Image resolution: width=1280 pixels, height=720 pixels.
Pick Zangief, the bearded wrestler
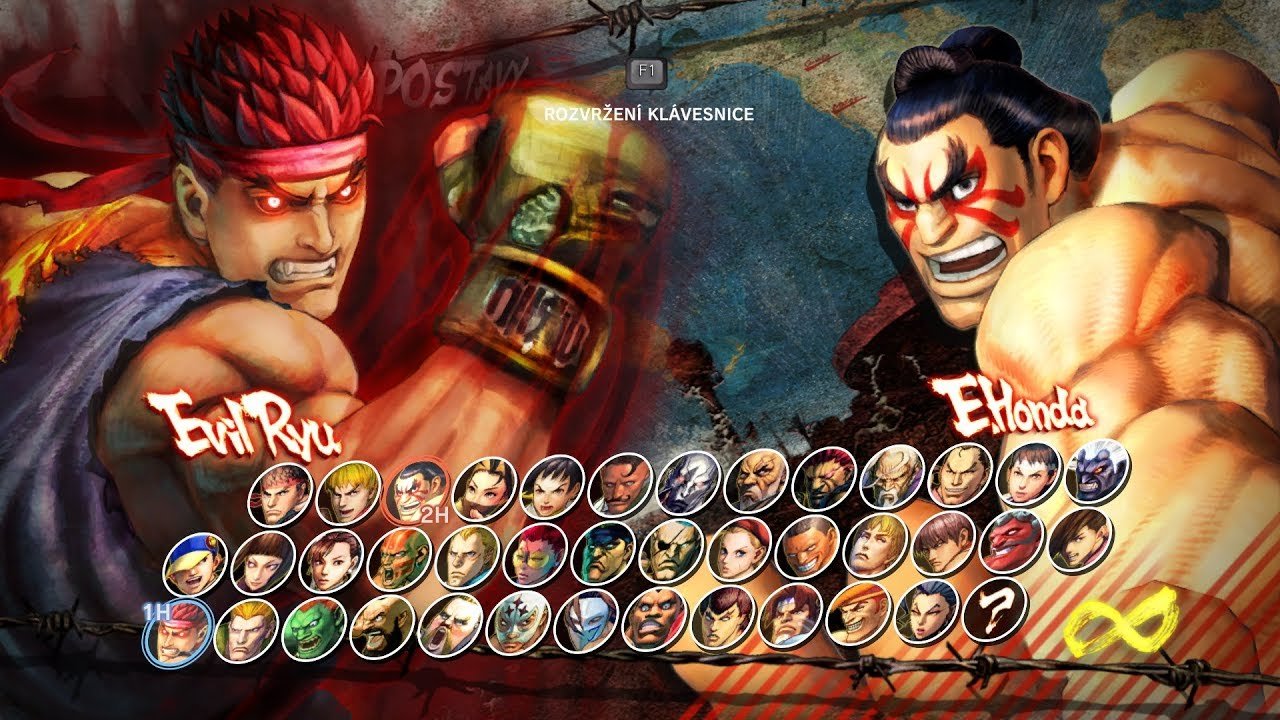[x=382, y=628]
